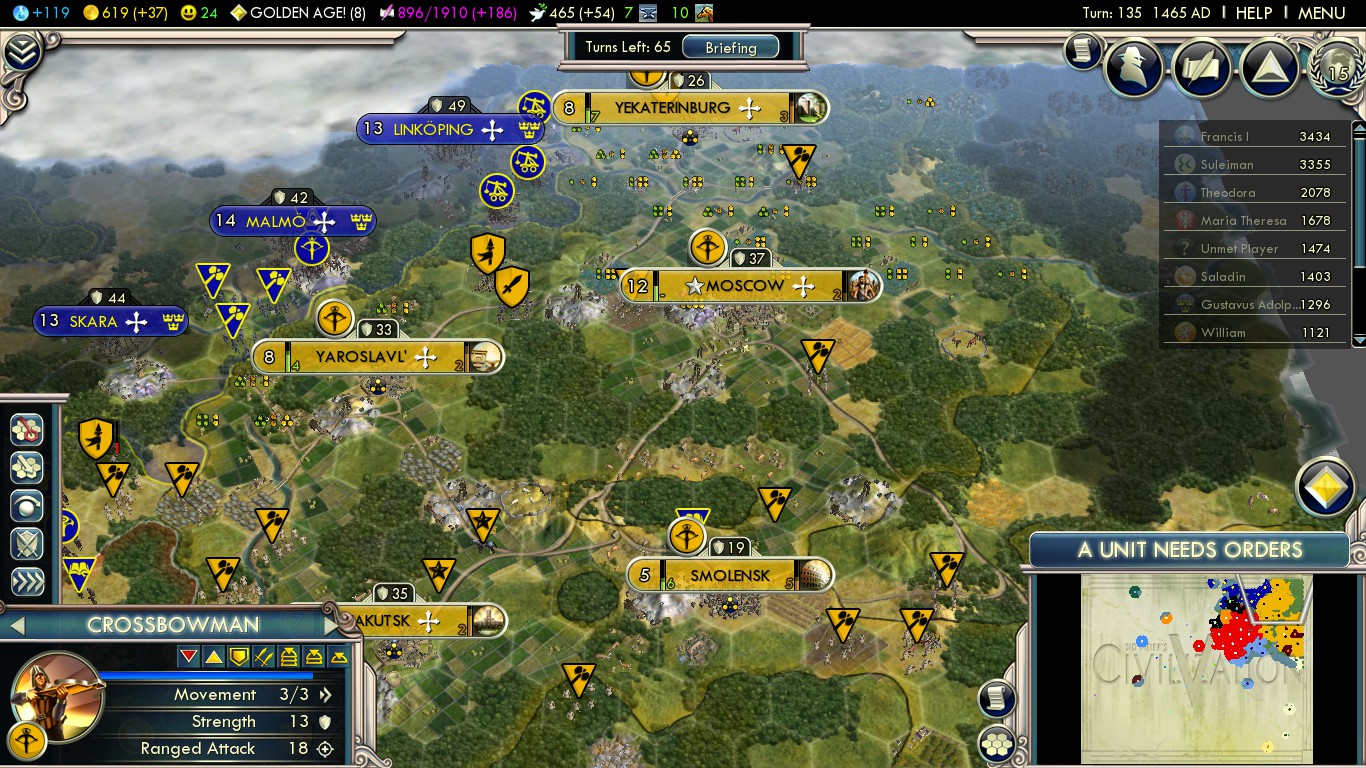
Task: Open the HELP screen
Action: coord(1253,13)
